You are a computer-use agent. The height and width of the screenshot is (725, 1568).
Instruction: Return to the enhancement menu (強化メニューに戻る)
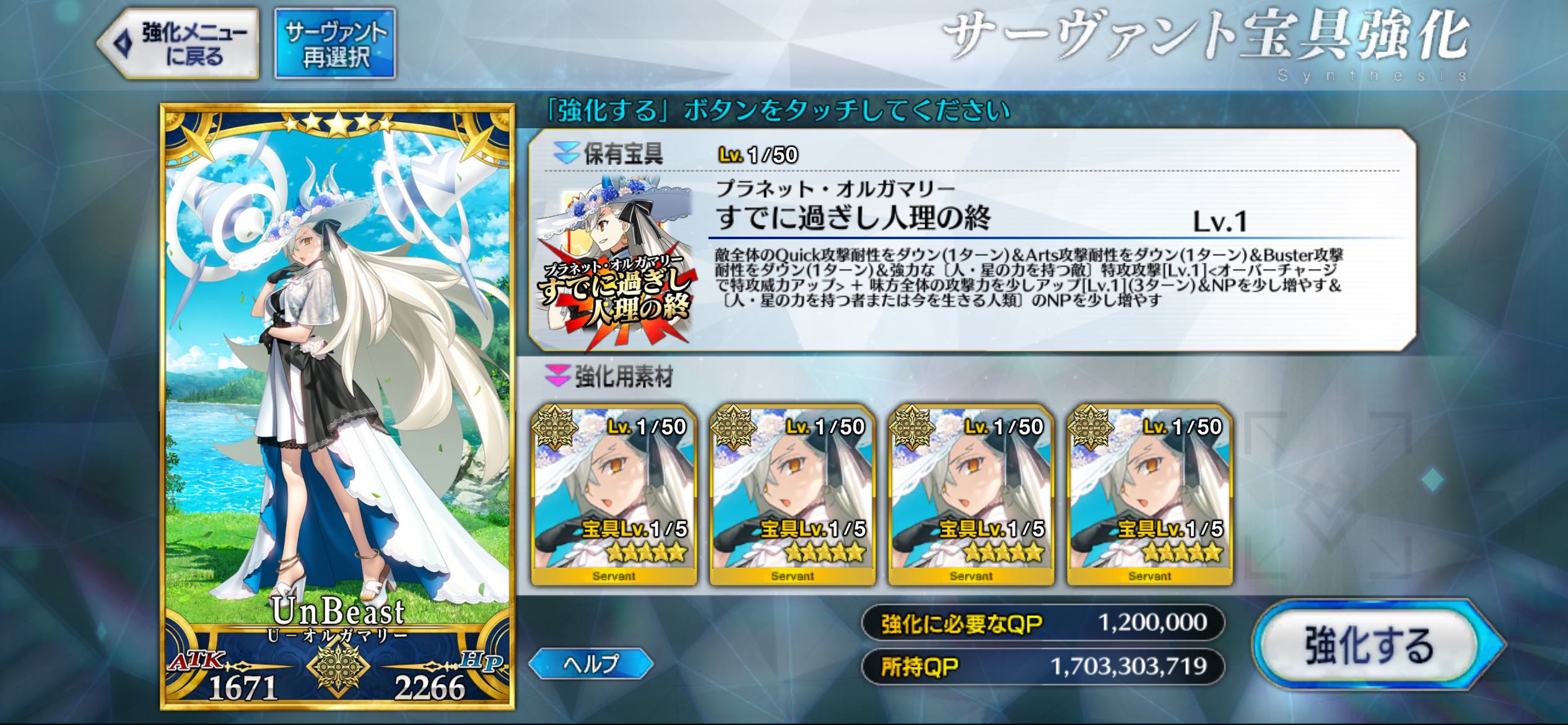[x=180, y=43]
